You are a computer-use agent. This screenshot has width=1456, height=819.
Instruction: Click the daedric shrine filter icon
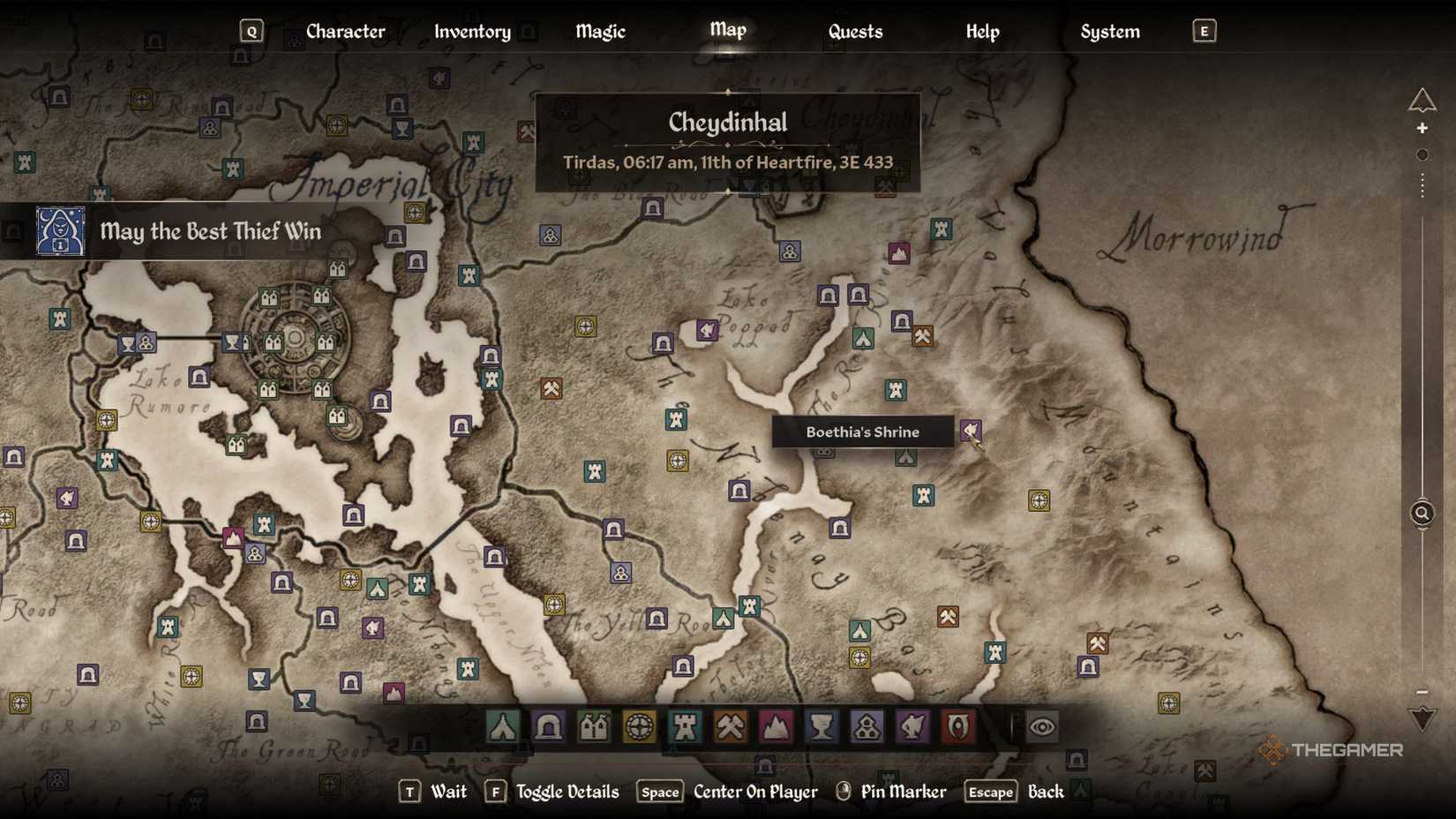(x=912, y=725)
